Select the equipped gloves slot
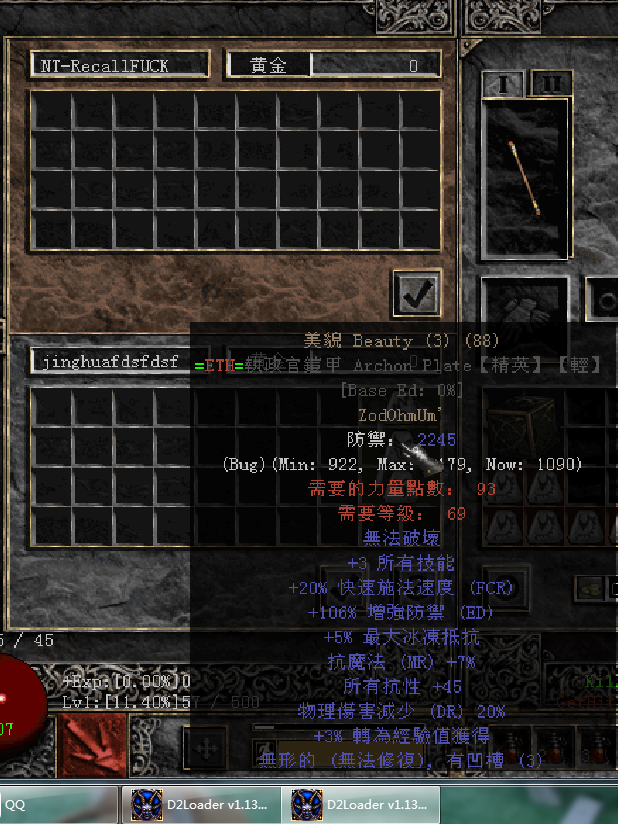618x824 pixels. coord(525,304)
